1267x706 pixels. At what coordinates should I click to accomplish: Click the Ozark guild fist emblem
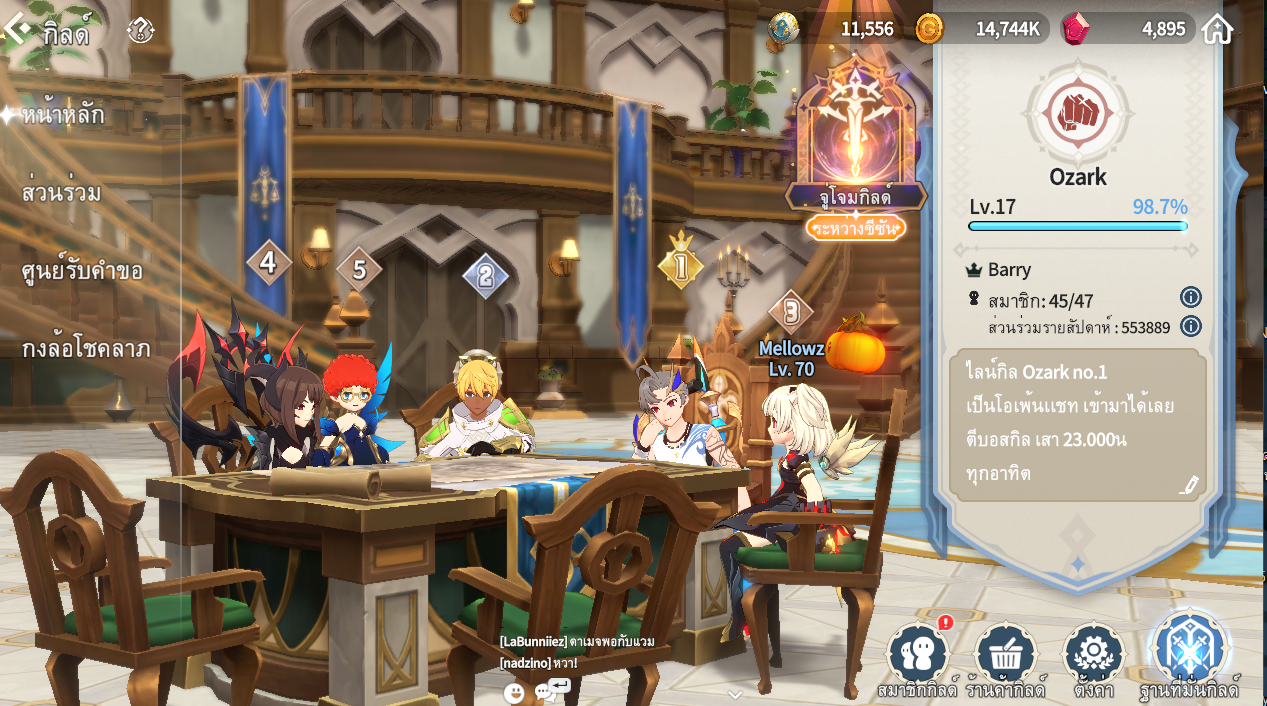(x=1078, y=113)
